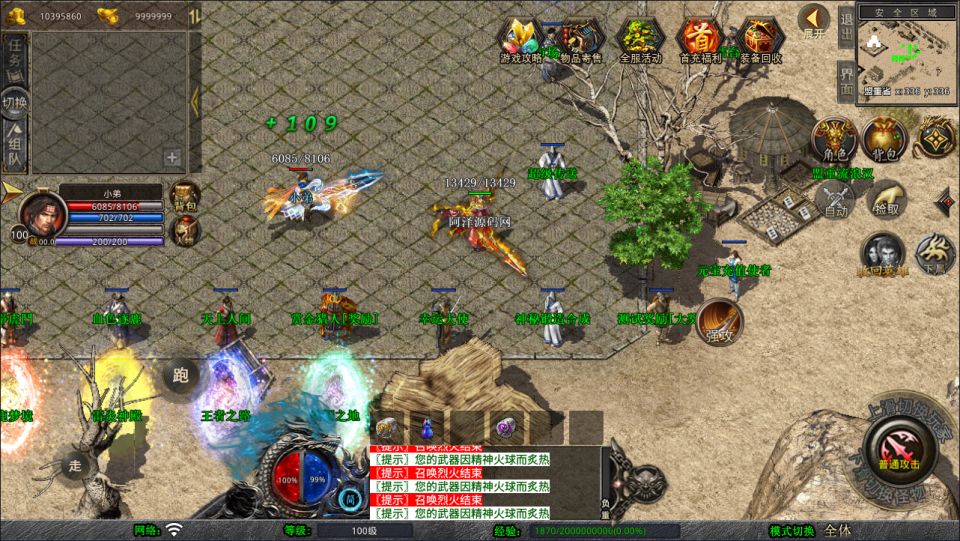Open the 装备回收 equipment recycling chest
The image size is (960, 541).
(760, 38)
